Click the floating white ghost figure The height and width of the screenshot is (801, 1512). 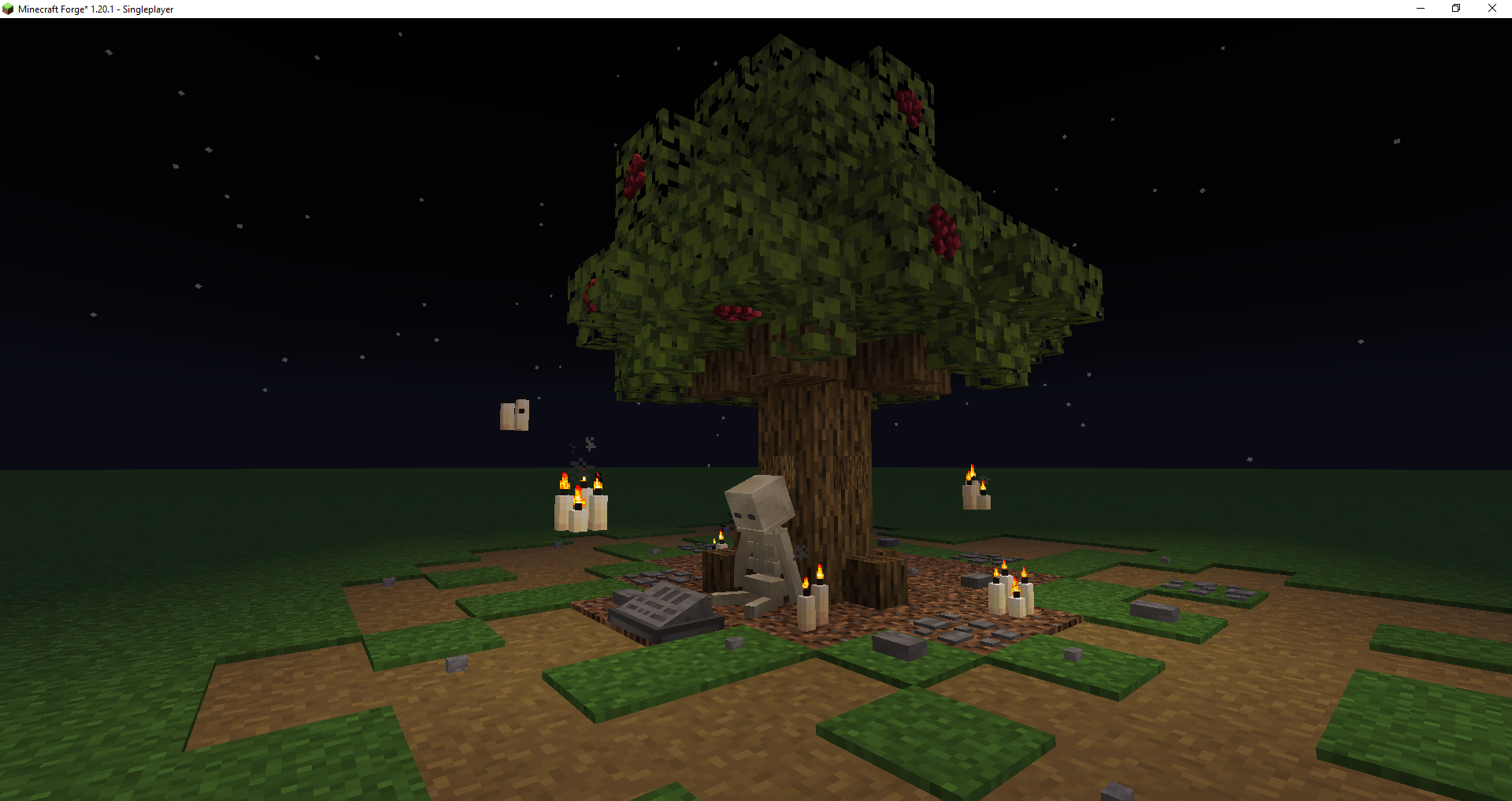click(514, 415)
